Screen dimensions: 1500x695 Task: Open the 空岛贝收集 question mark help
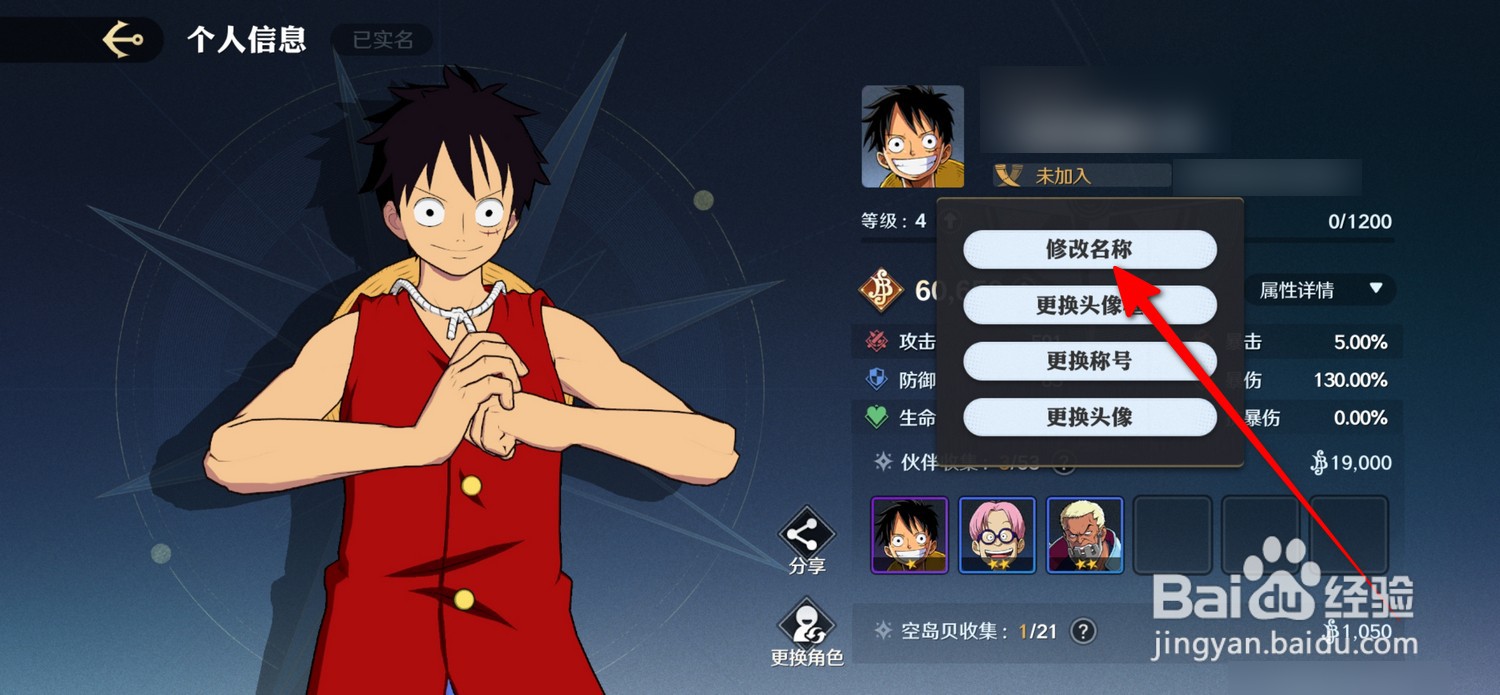pos(1082,631)
